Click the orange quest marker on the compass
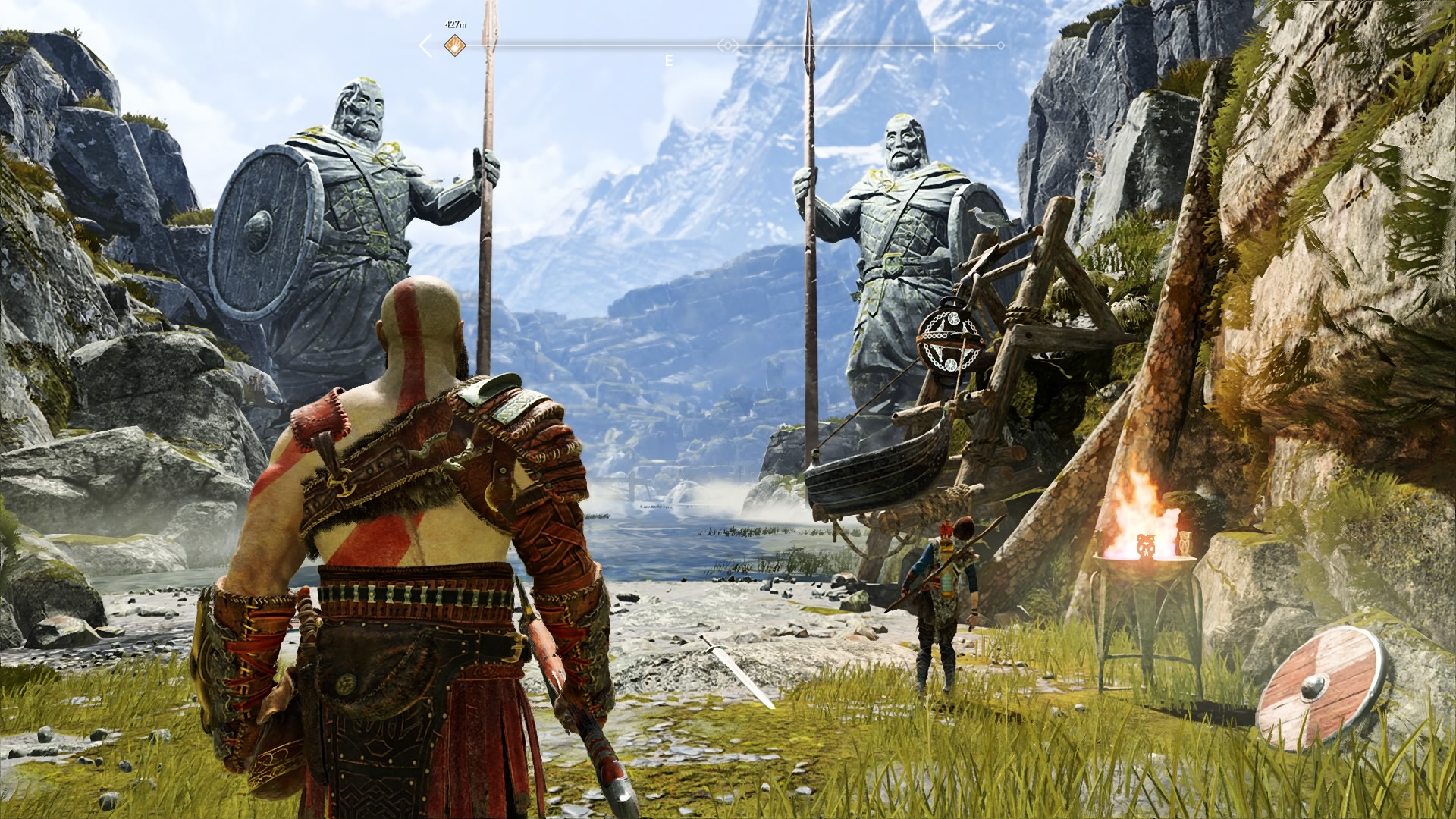The height and width of the screenshot is (819, 1456). click(453, 45)
